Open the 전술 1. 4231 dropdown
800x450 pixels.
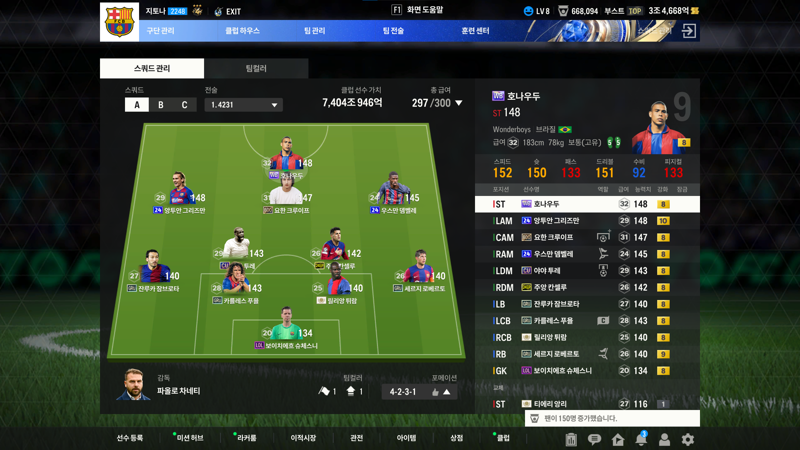(x=243, y=105)
